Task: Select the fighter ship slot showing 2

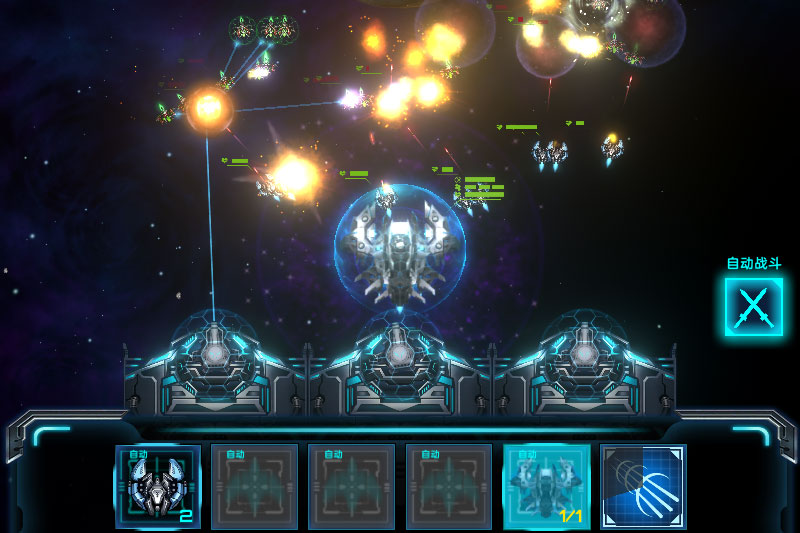Action: [x=158, y=486]
